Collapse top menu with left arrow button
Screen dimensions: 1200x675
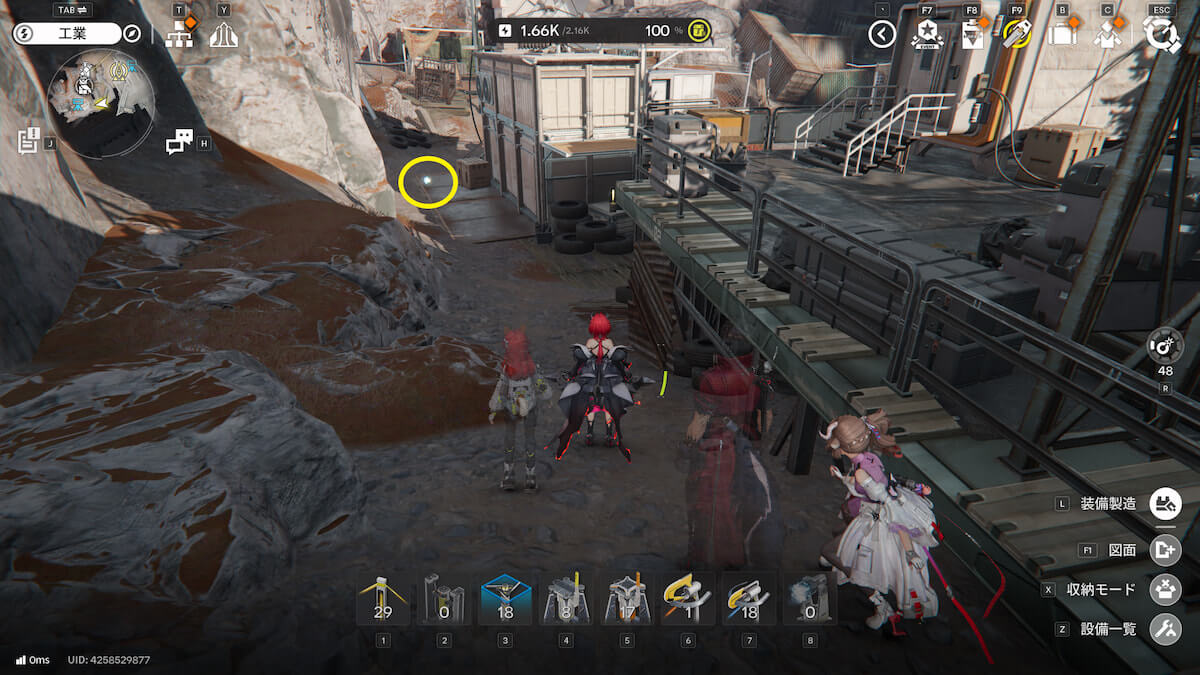[x=881, y=35]
